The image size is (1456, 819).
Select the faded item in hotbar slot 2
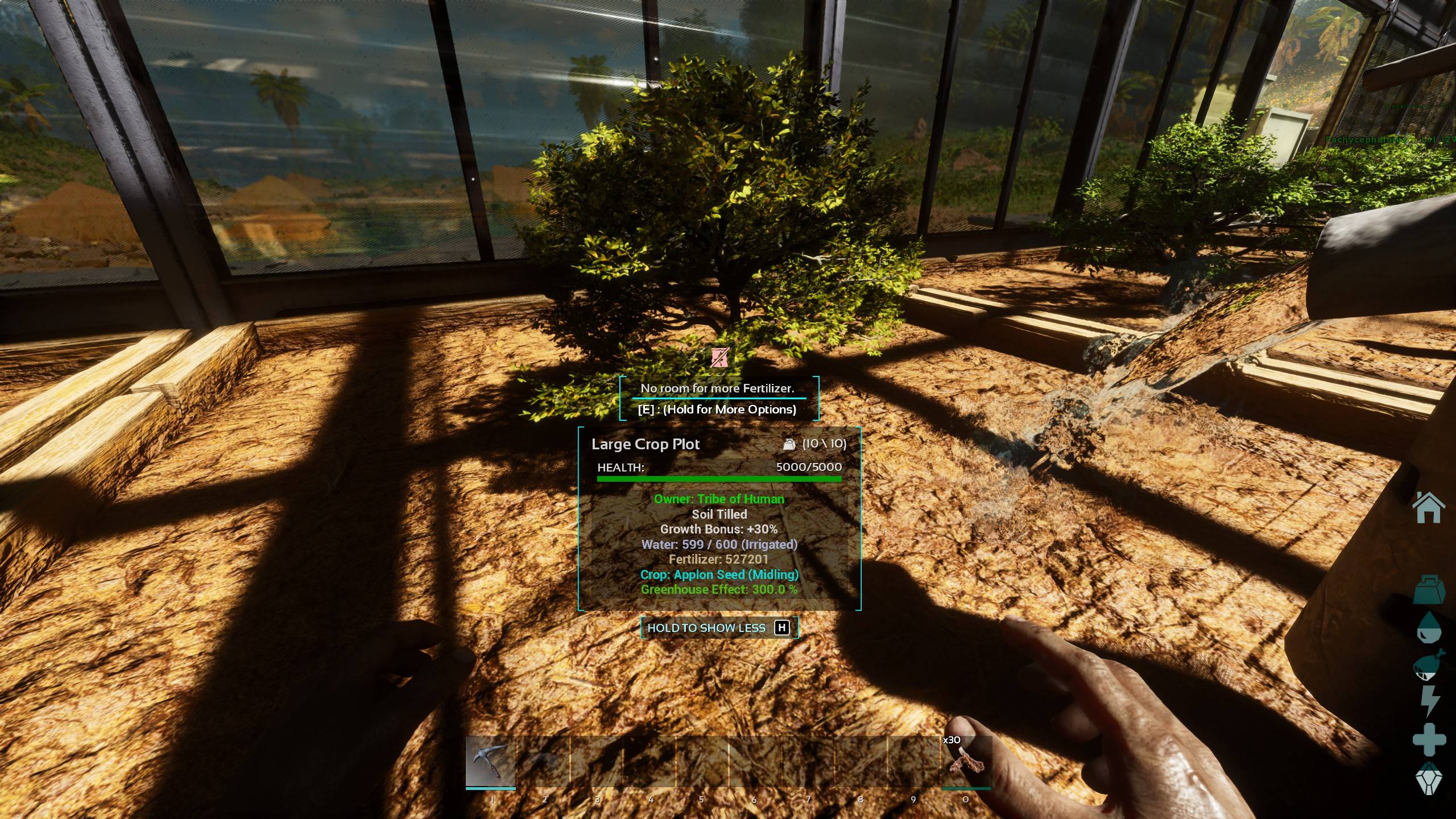tap(544, 762)
